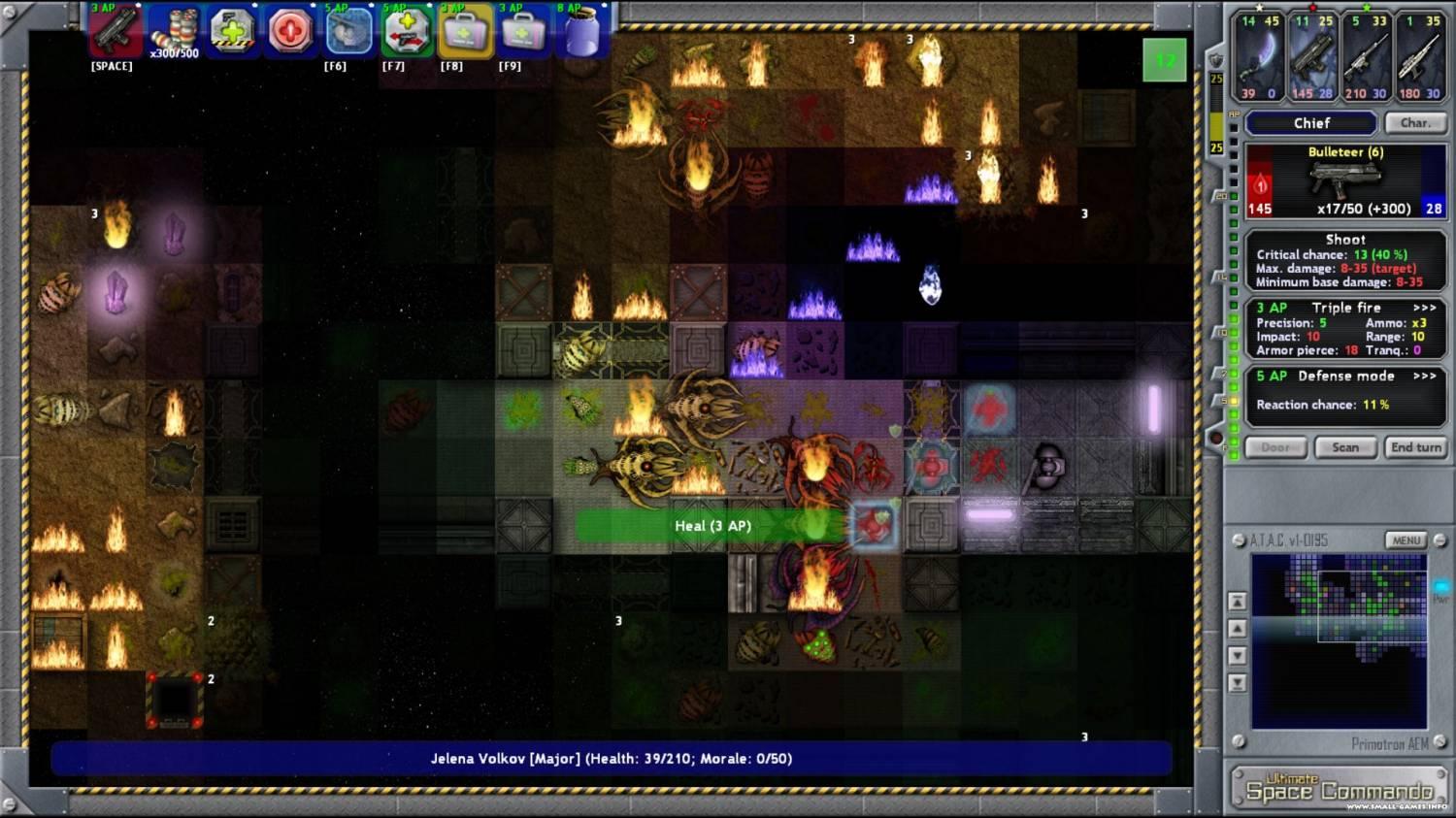Select the squad portrait with 210 health
Viewport: 1456px width, 818px height.
(x=1367, y=57)
